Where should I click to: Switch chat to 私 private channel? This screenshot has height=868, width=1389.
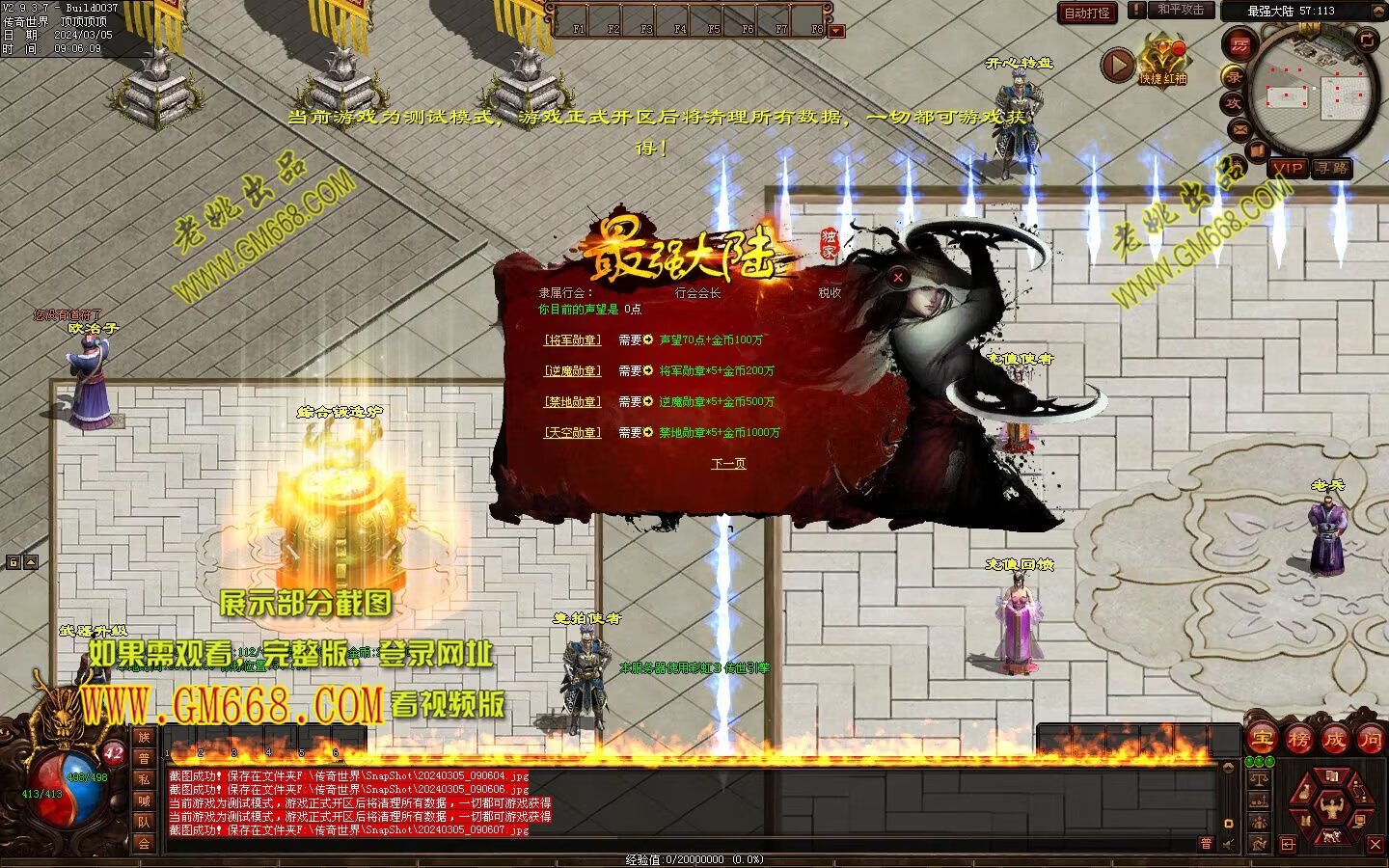[144, 780]
